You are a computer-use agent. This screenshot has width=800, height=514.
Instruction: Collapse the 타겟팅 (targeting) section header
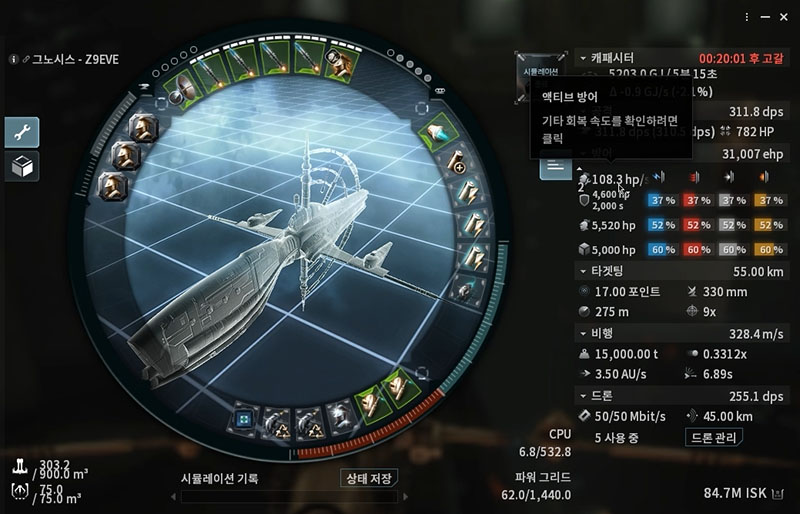coord(585,271)
